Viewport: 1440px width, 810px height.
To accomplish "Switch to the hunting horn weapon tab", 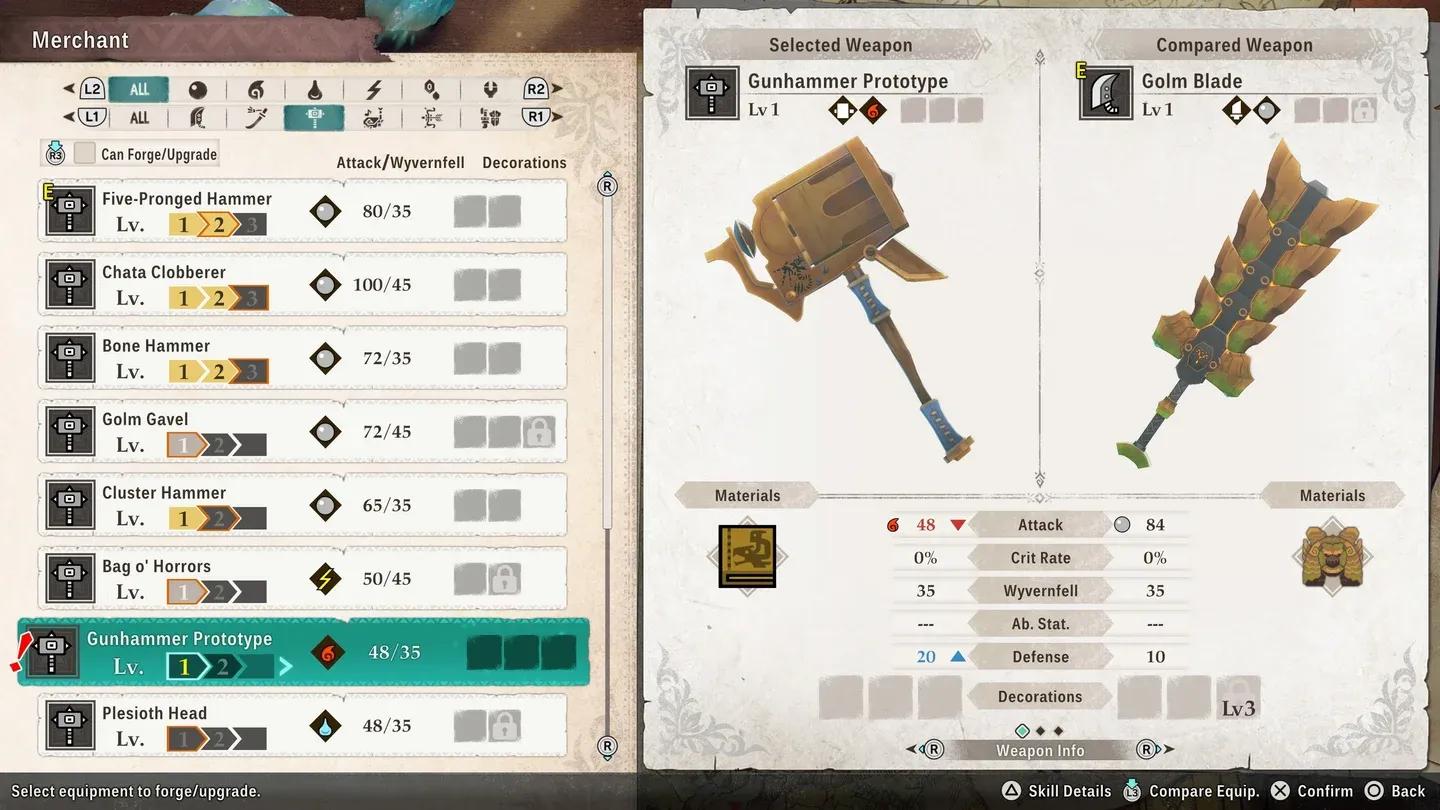I will [x=373, y=118].
